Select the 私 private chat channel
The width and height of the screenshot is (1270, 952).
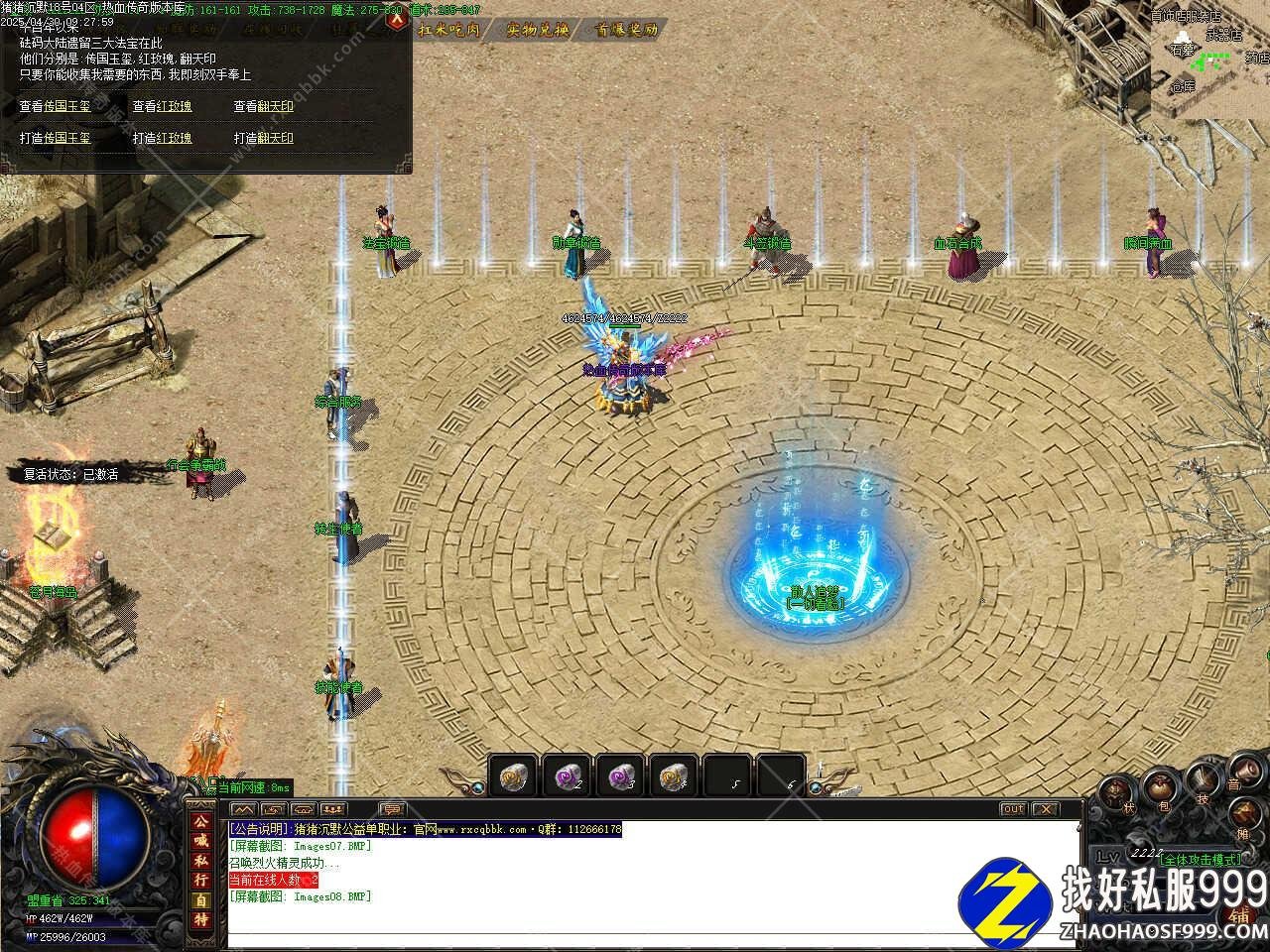point(201,859)
